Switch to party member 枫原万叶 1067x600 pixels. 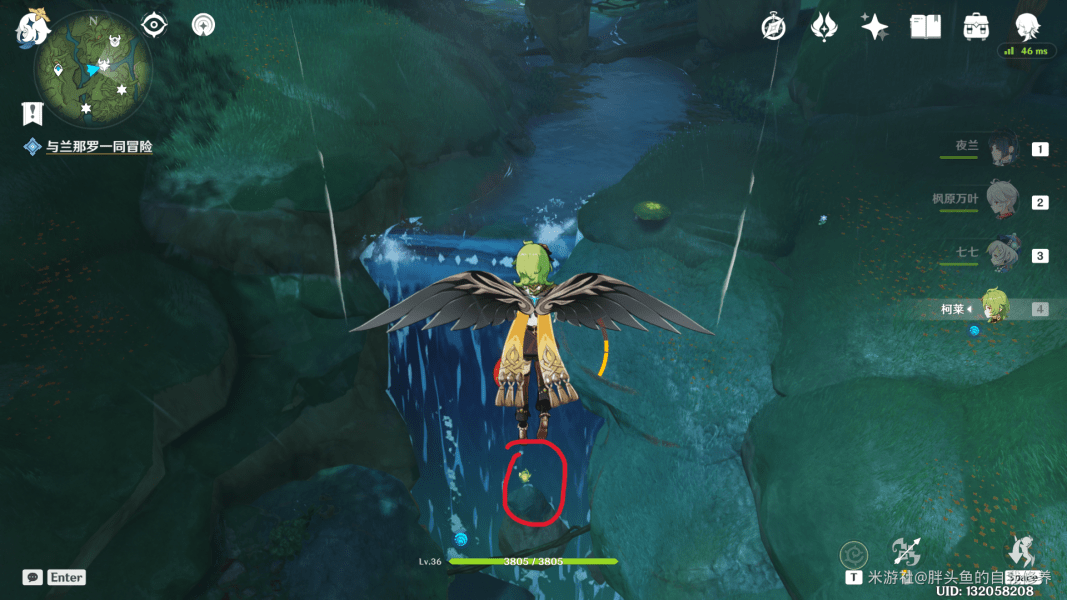click(1002, 201)
